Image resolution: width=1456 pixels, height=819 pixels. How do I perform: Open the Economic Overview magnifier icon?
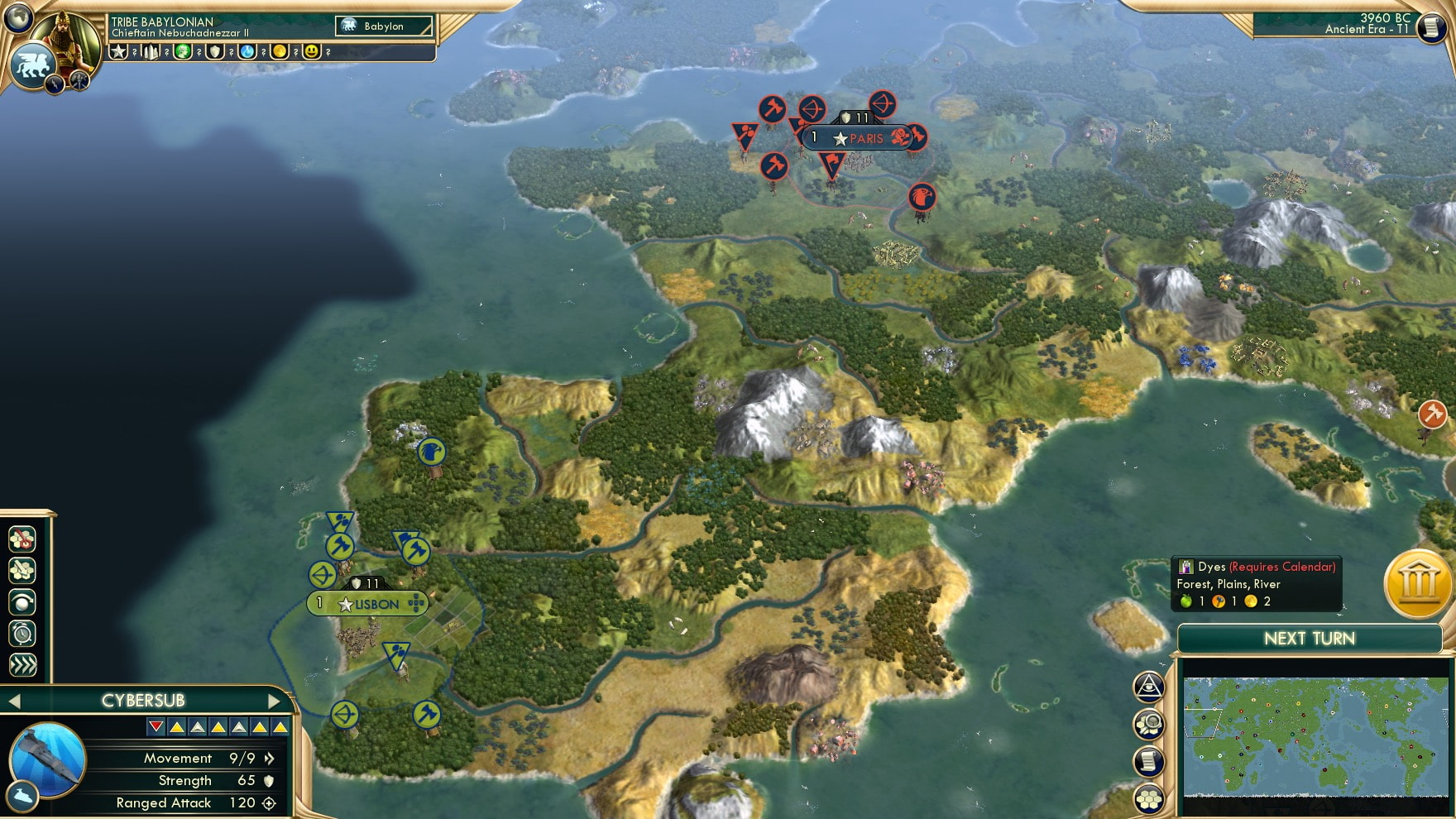[1149, 723]
